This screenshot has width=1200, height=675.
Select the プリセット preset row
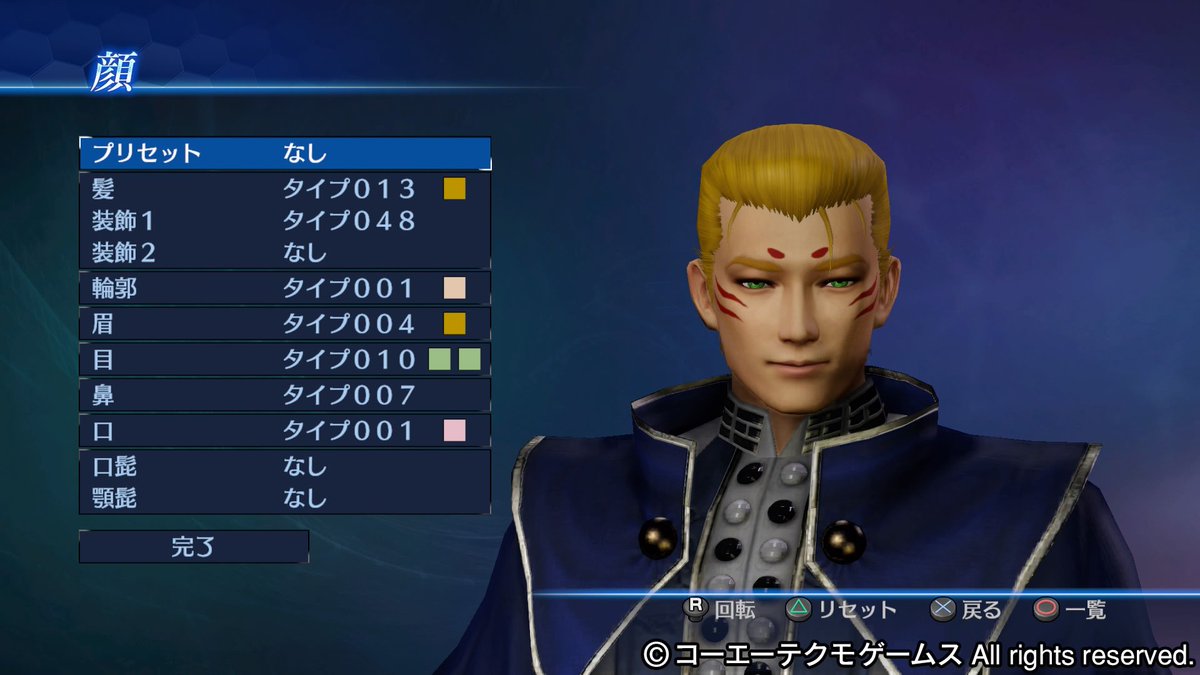[285, 153]
